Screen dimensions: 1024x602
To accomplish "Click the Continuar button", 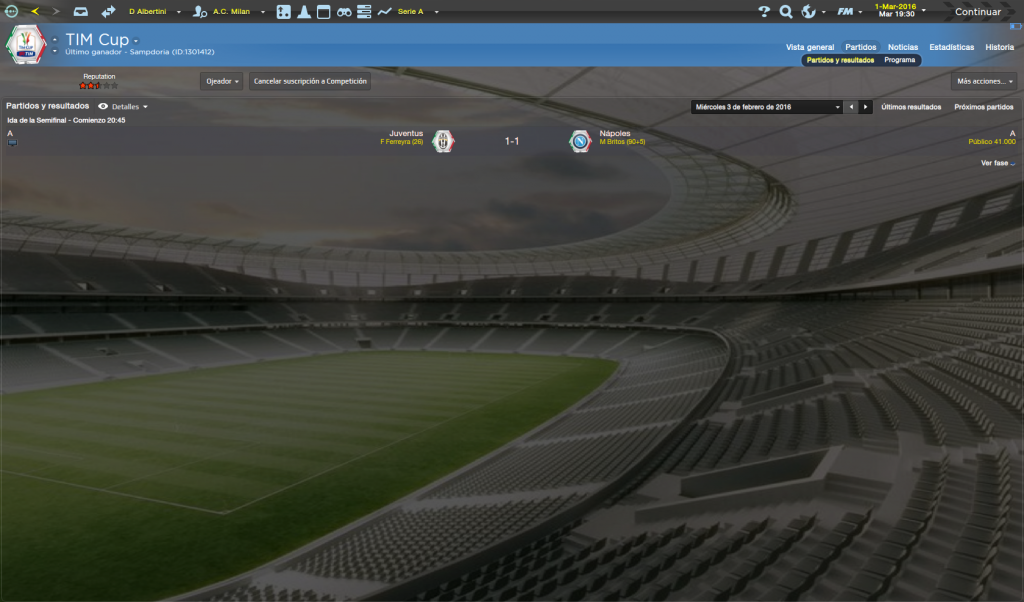I will point(977,12).
